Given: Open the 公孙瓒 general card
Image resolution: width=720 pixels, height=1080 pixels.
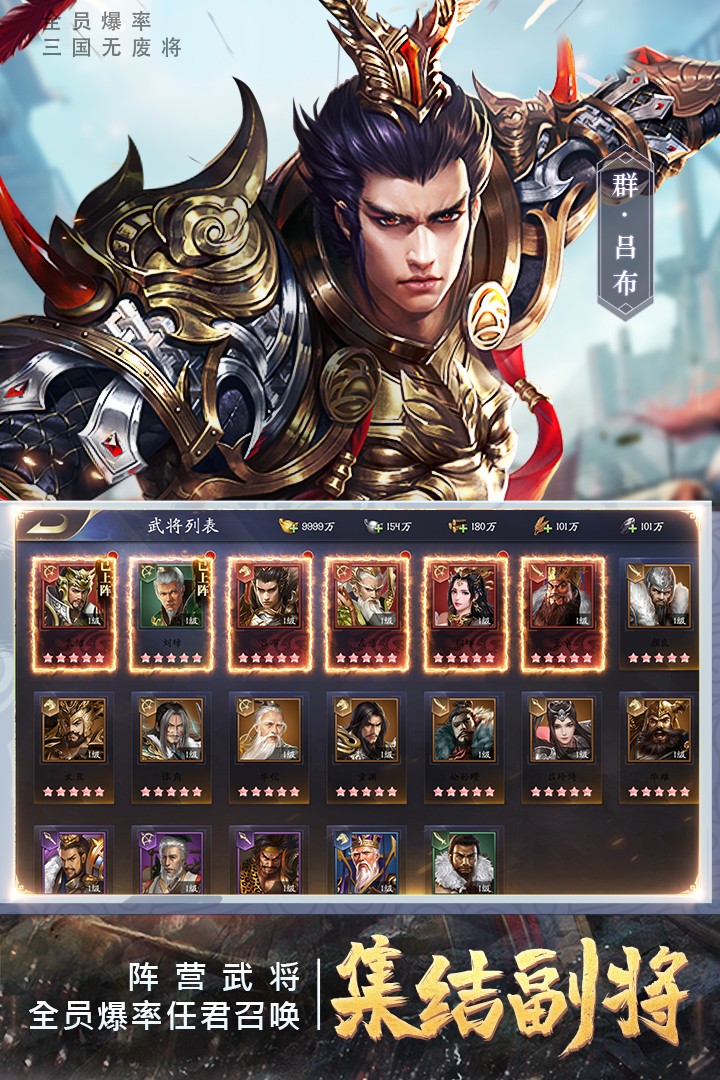Looking at the screenshot, I should tap(463, 745).
